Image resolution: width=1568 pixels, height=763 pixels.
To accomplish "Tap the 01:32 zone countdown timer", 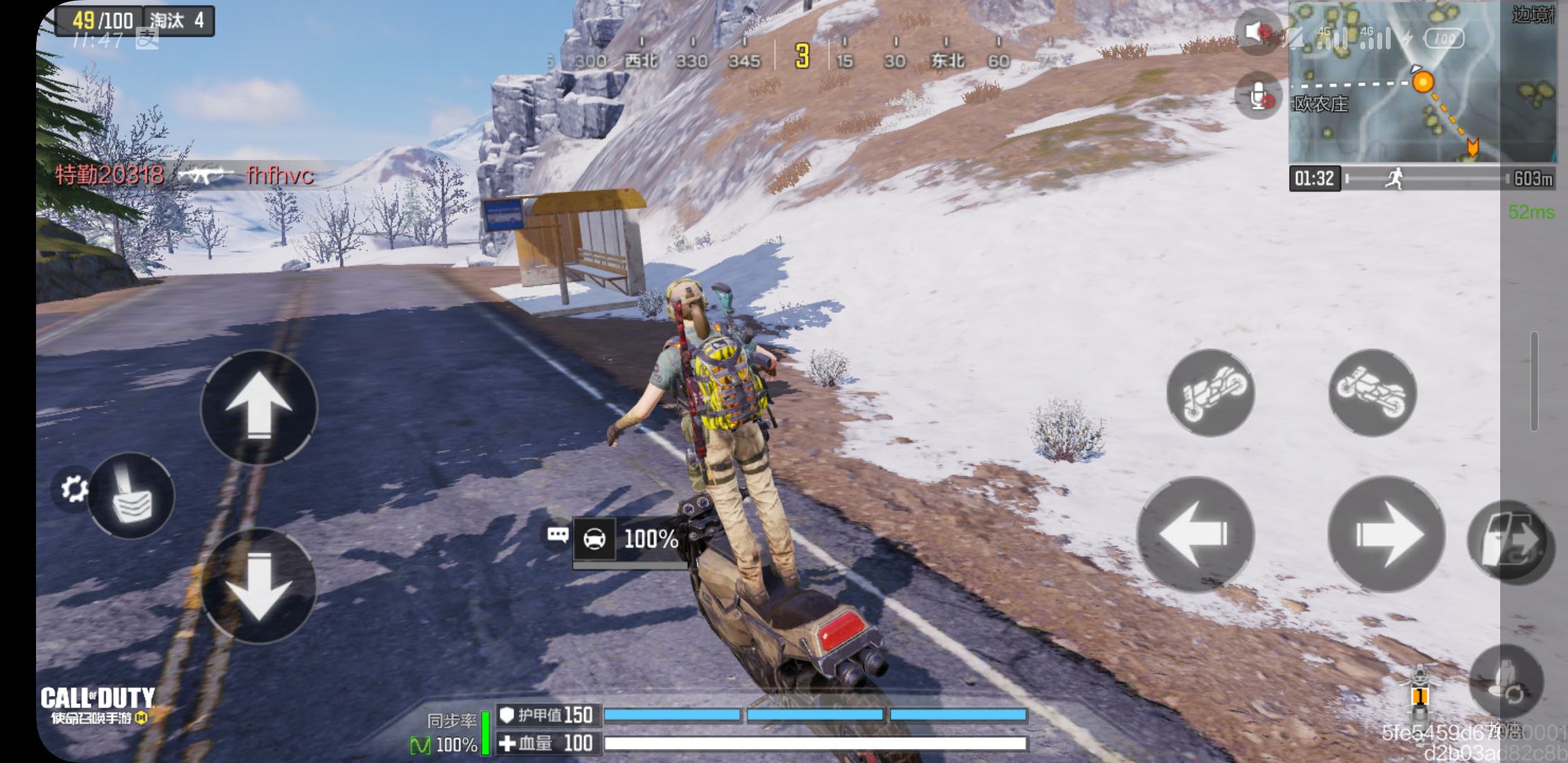I will coord(1315,179).
